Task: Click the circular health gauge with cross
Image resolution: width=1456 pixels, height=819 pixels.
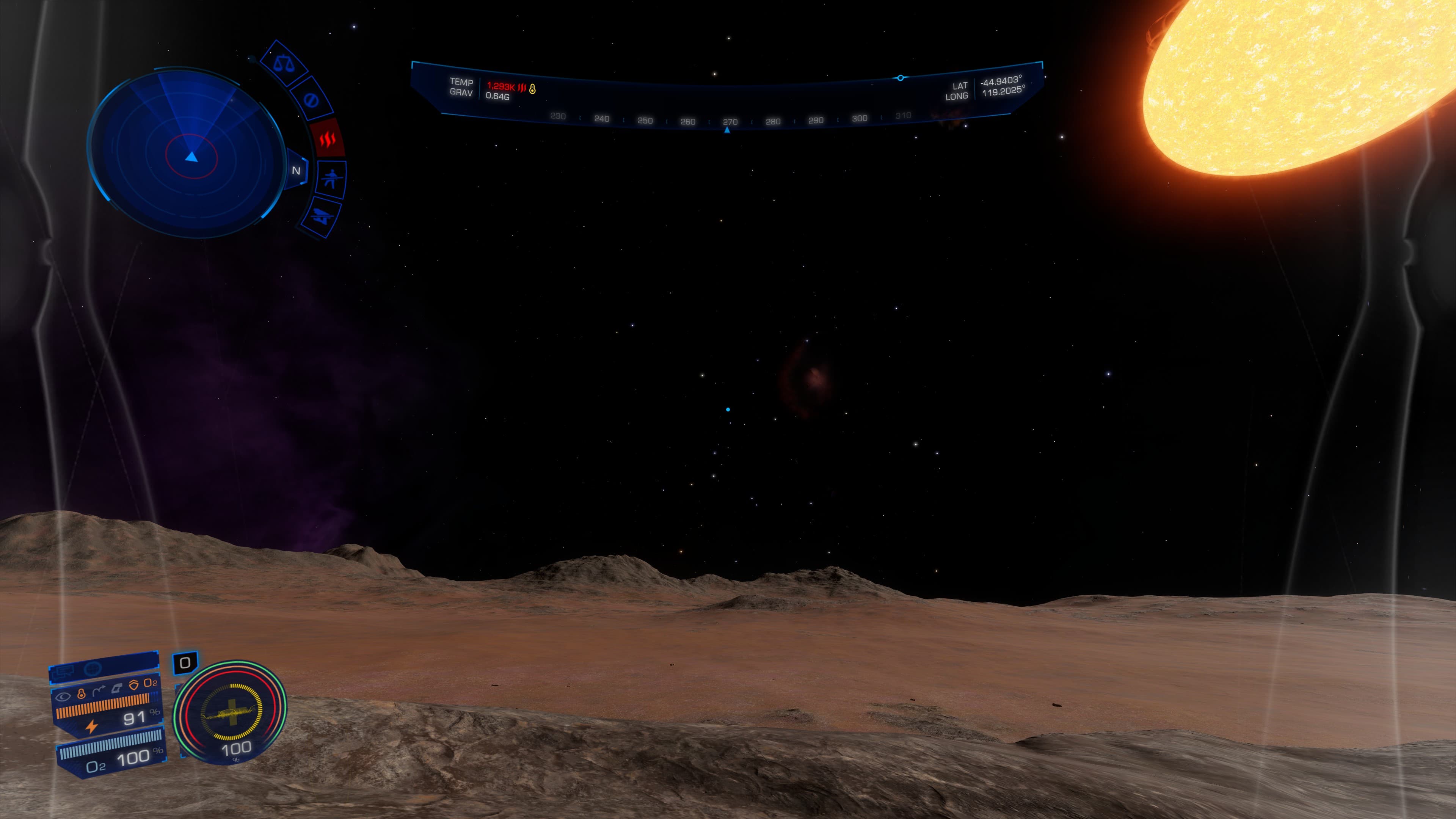Action: (231, 712)
